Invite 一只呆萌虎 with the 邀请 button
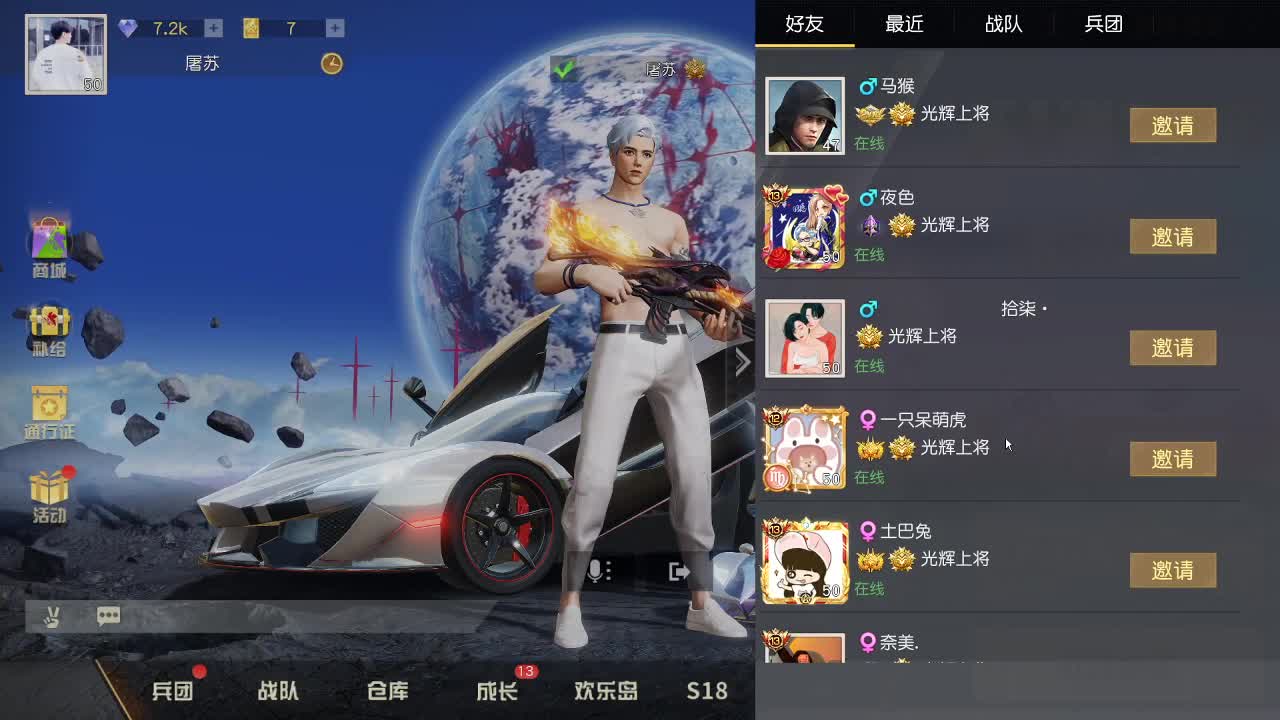1280x720 pixels. pos(1173,459)
